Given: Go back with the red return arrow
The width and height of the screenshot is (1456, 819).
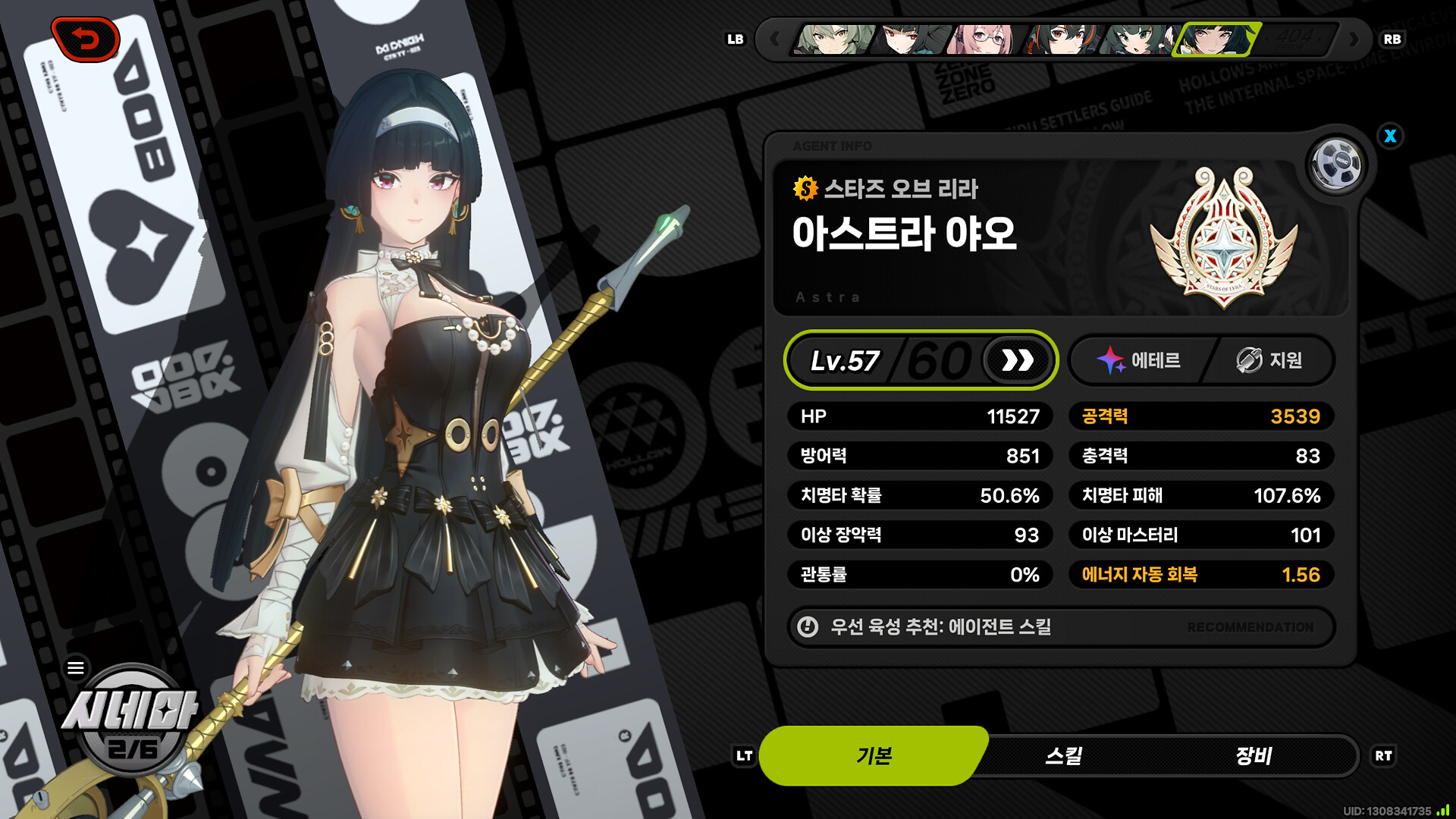Looking at the screenshot, I should (x=86, y=39).
